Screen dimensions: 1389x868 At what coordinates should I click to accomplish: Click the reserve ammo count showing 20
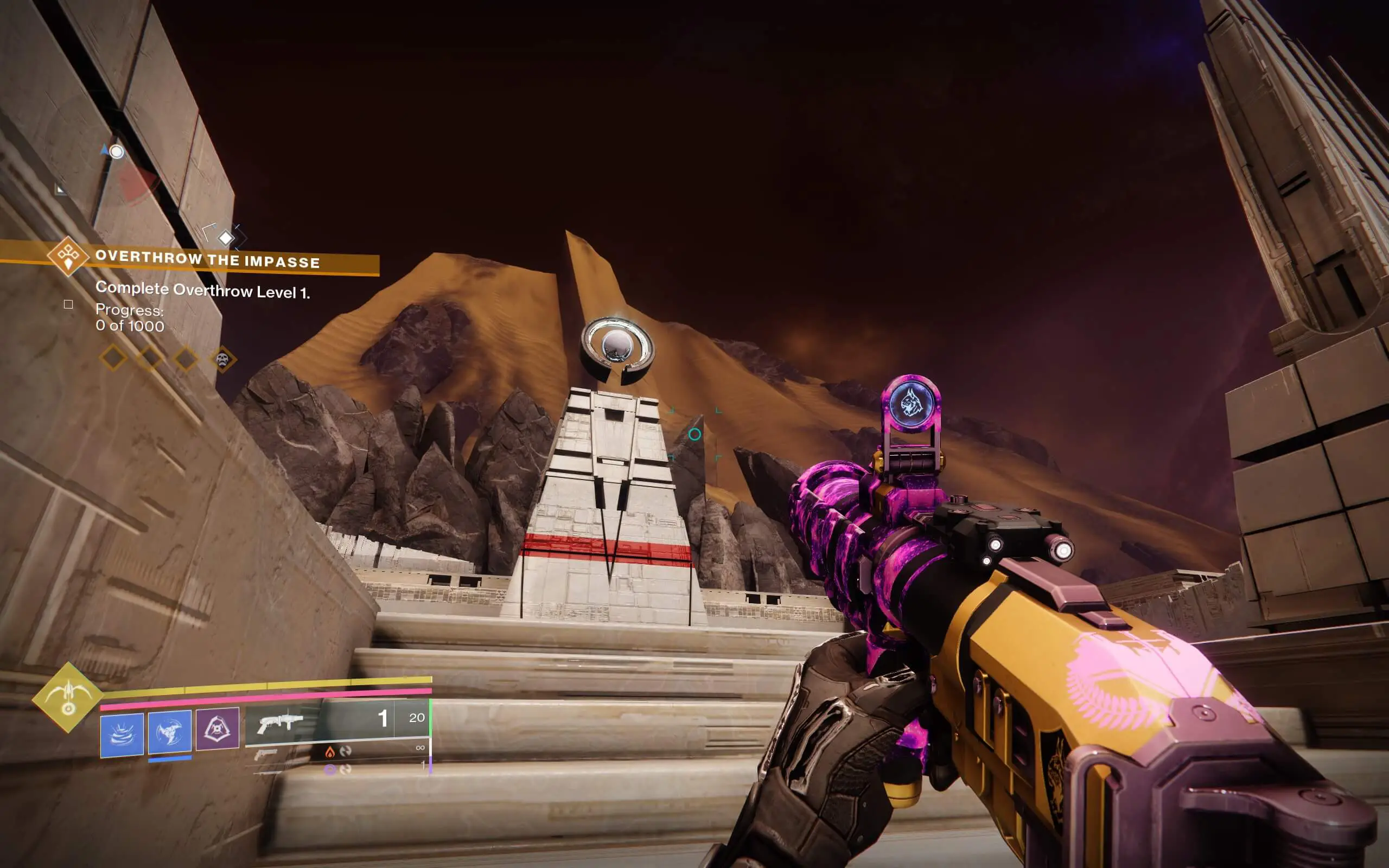pyautogui.click(x=417, y=719)
